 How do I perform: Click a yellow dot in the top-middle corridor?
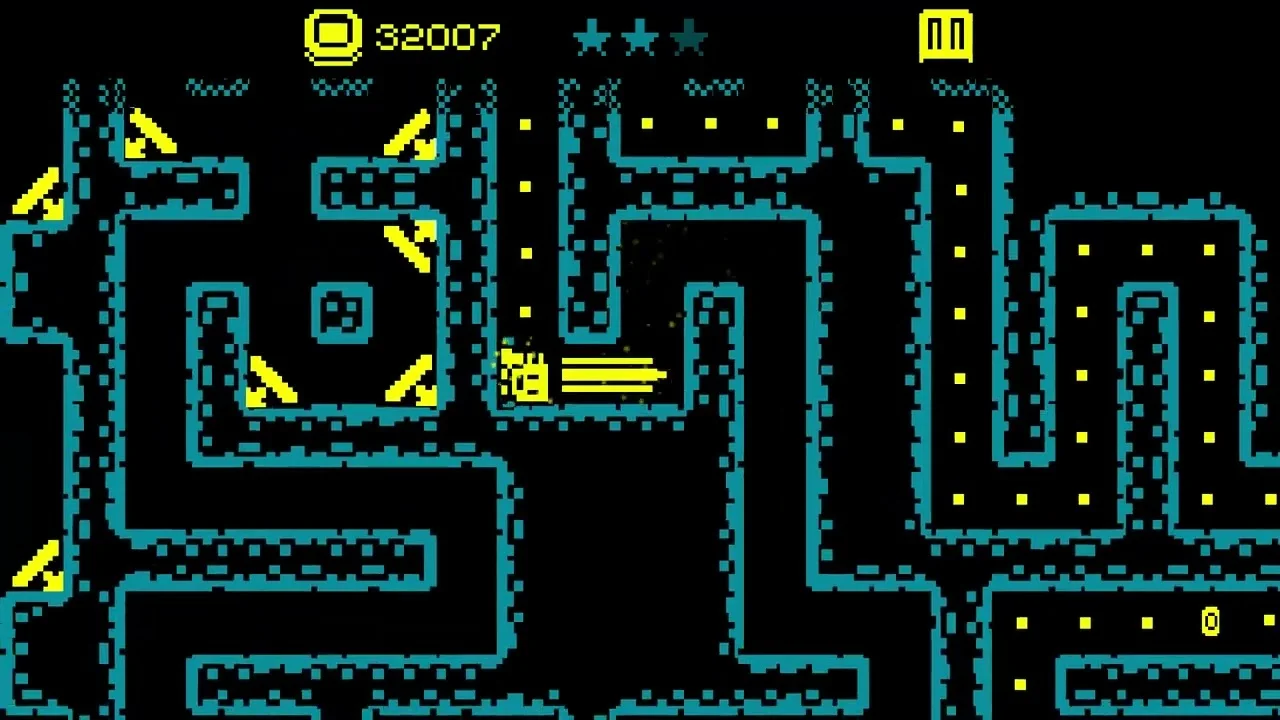(711, 125)
